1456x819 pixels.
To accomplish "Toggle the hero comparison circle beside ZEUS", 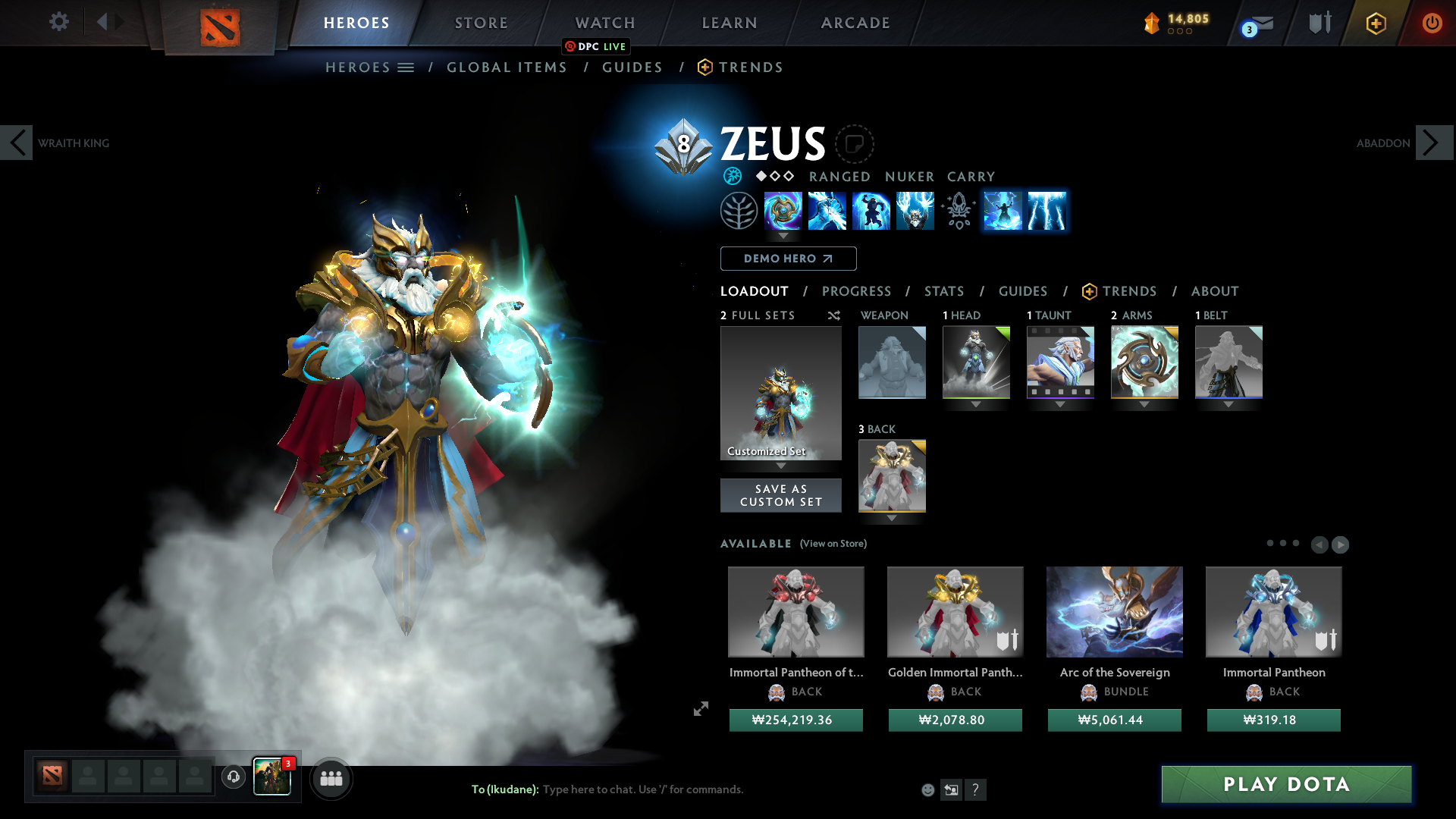I will click(x=855, y=144).
